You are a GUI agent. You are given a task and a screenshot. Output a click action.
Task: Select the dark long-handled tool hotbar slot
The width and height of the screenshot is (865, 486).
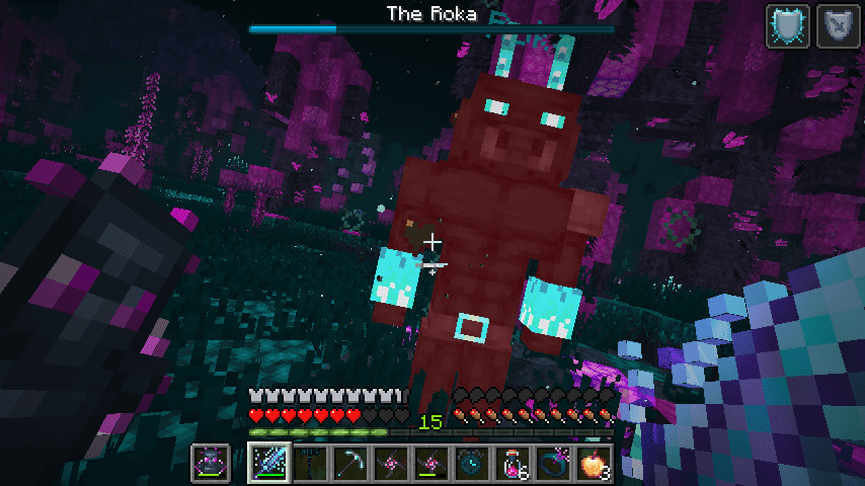point(309,463)
